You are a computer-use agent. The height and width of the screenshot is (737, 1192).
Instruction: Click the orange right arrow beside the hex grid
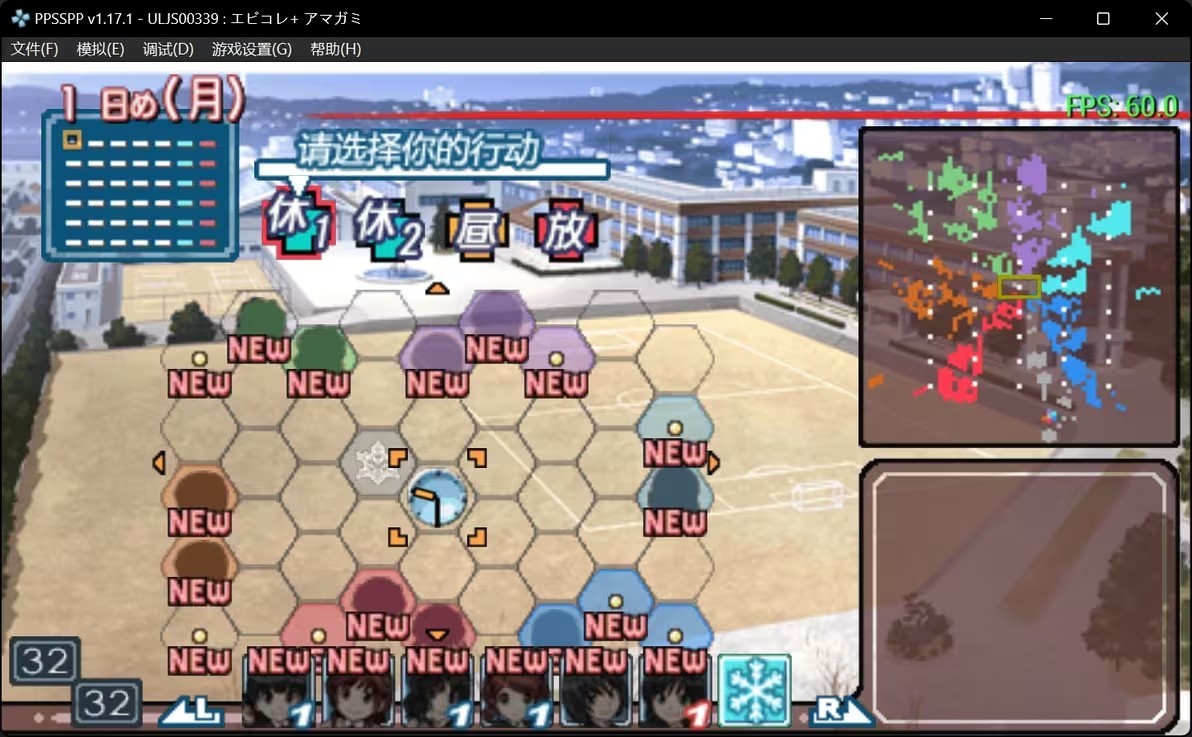click(713, 463)
